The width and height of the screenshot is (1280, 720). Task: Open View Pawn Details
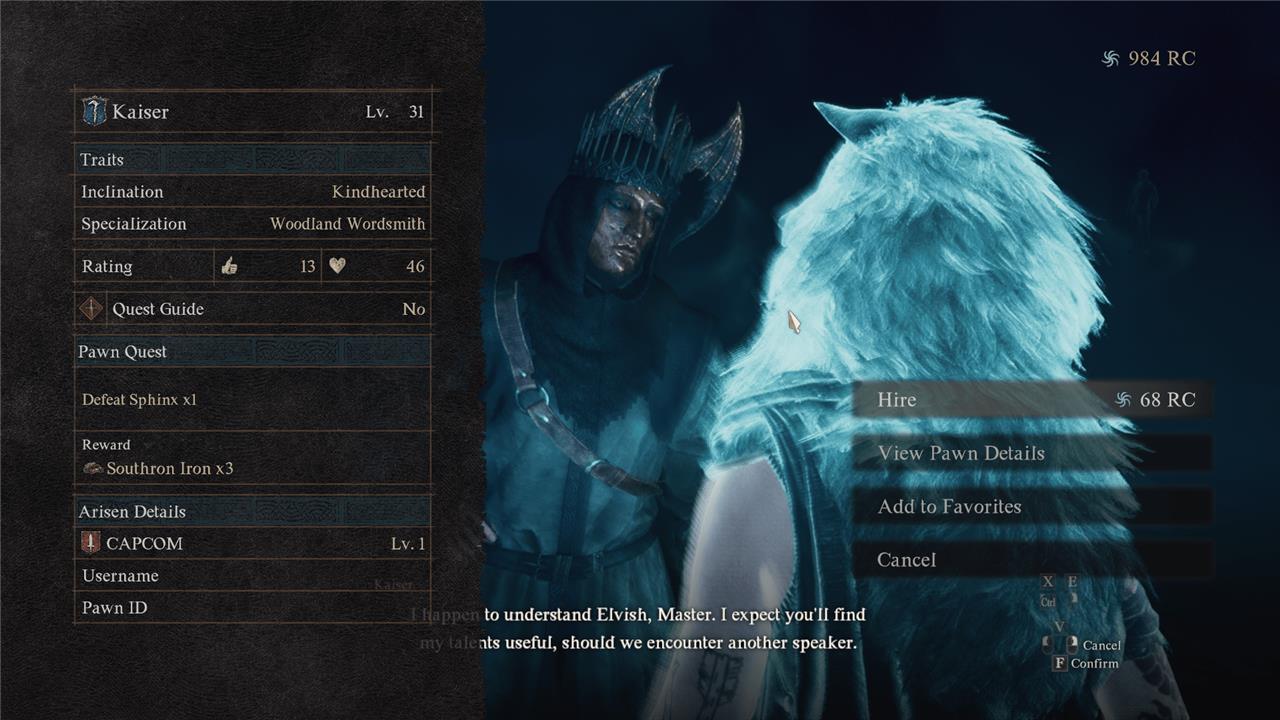(1030, 453)
